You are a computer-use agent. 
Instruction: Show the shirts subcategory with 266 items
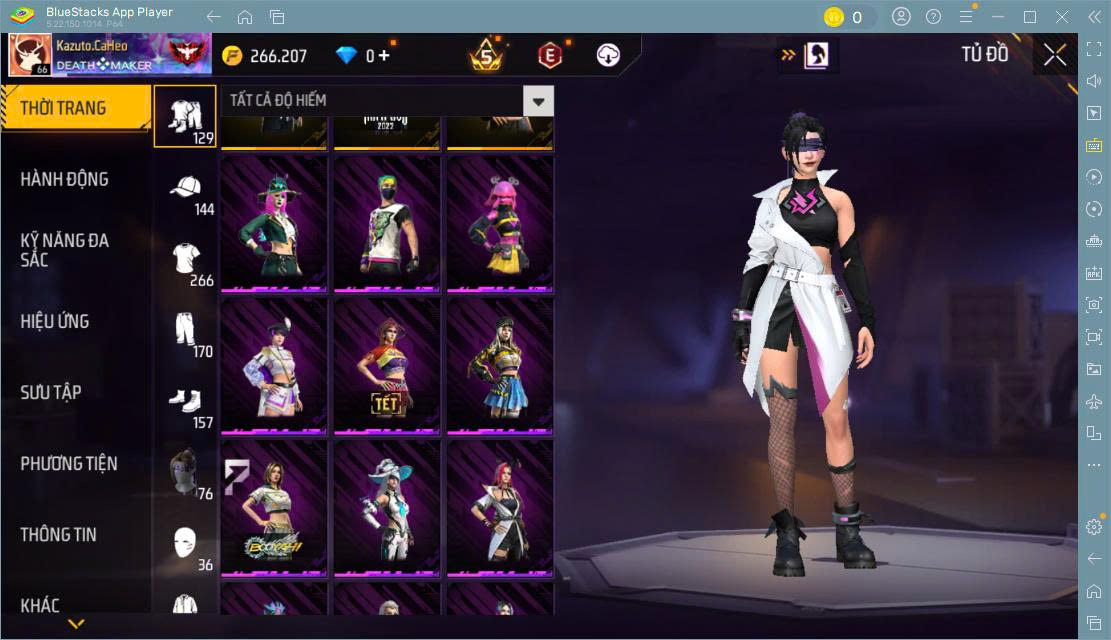186,262
